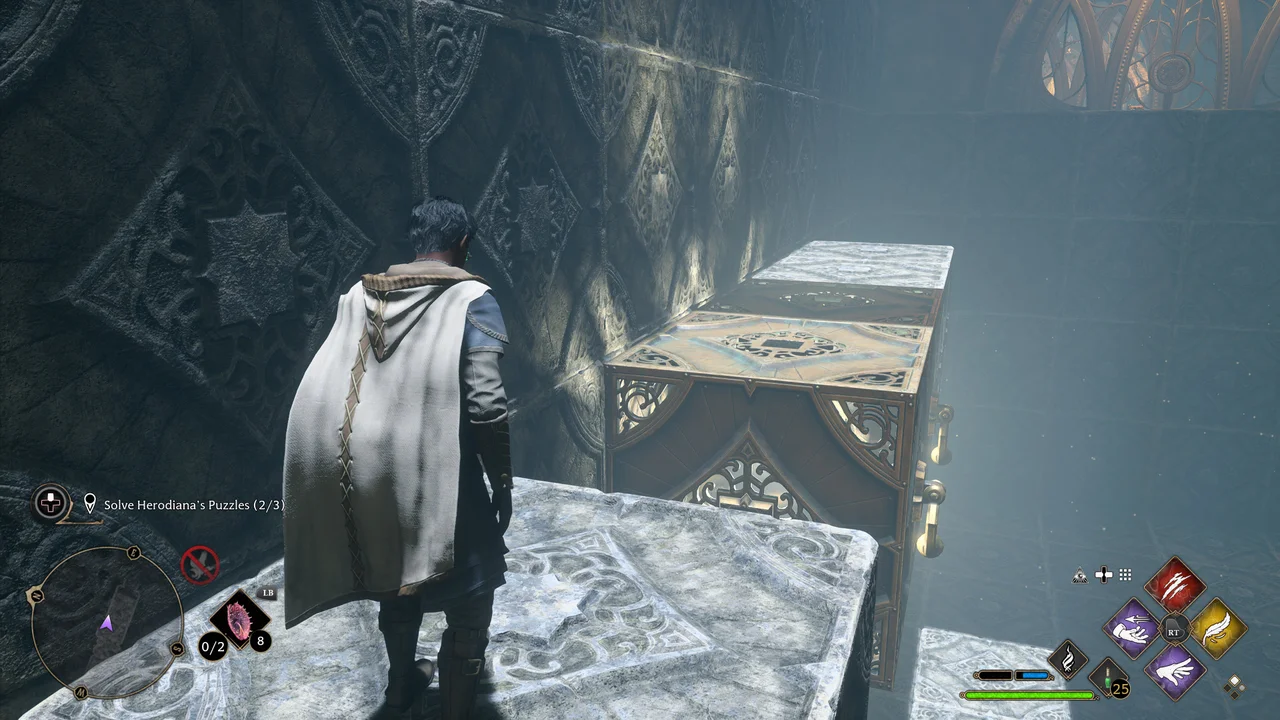The width and height of the screenshot is (1280, 720).
Task: Select the potion vial showing 25 charges
Action: pos(1106,679)
